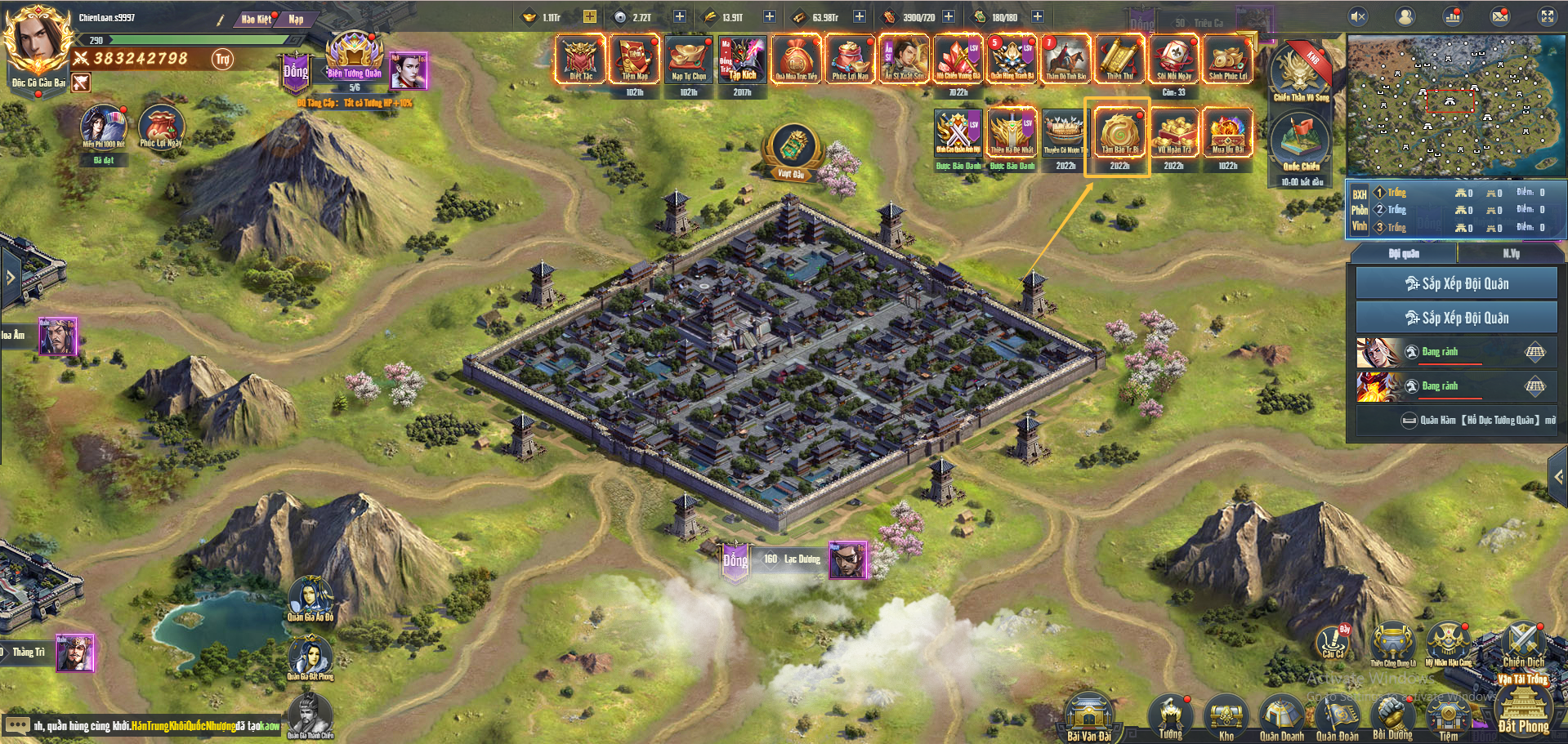Click the first Sắp Xếp Đội Quân button
The height and width of the screenshot is (744, 1568).
[1456, 283]
